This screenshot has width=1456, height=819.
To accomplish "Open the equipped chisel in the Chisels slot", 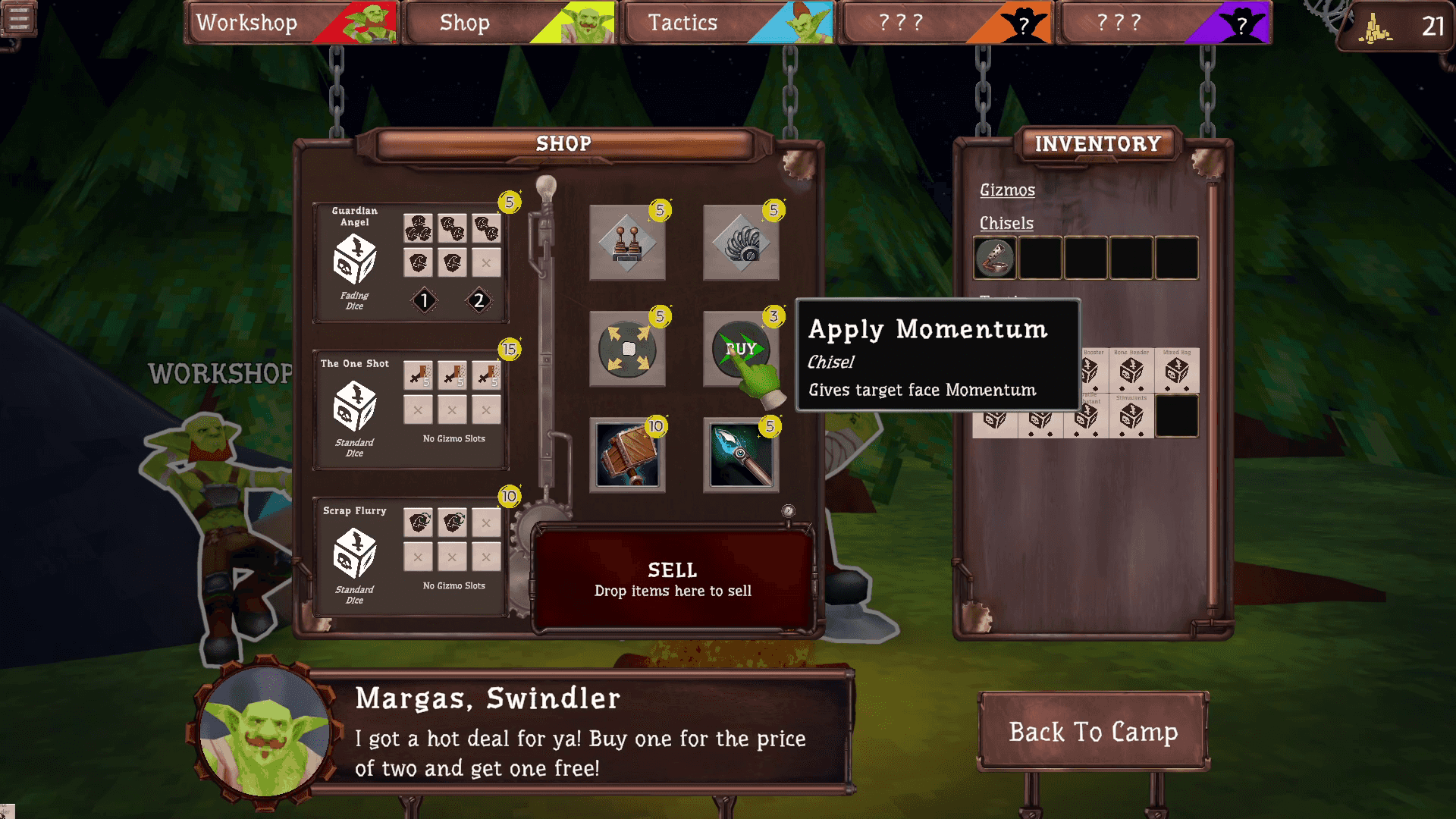I will click(997, 259).
